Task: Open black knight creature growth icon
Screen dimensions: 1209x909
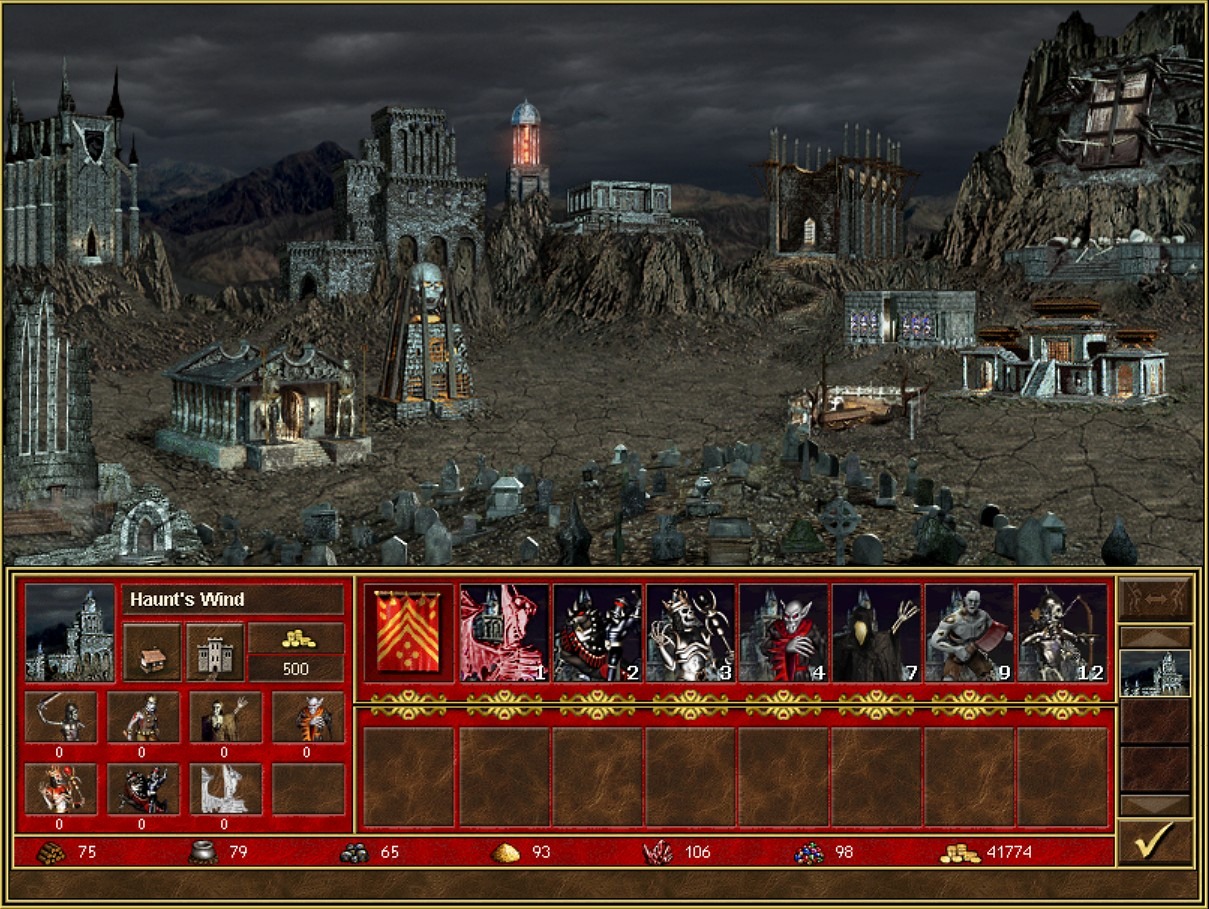Action: tap(142, 789)
